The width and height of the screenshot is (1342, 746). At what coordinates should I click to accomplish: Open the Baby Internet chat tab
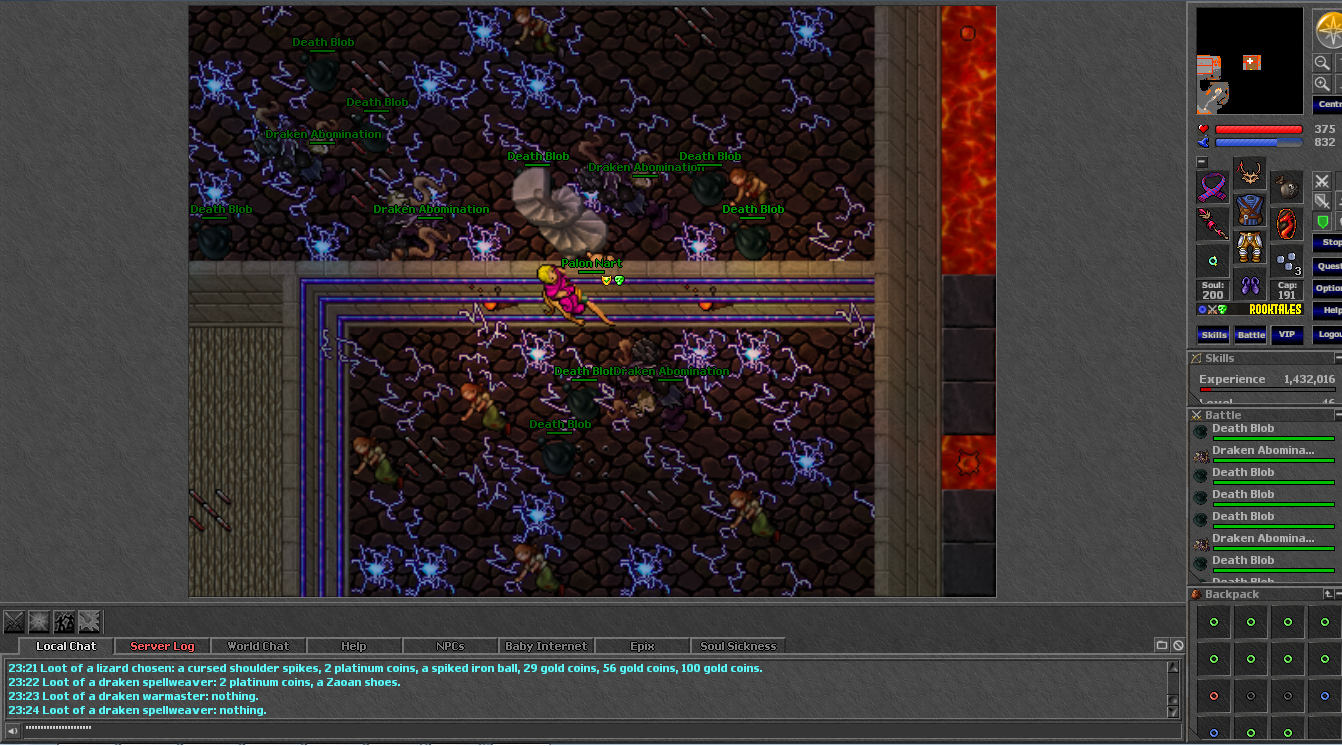pyautogui.click(x=546, y=646)
